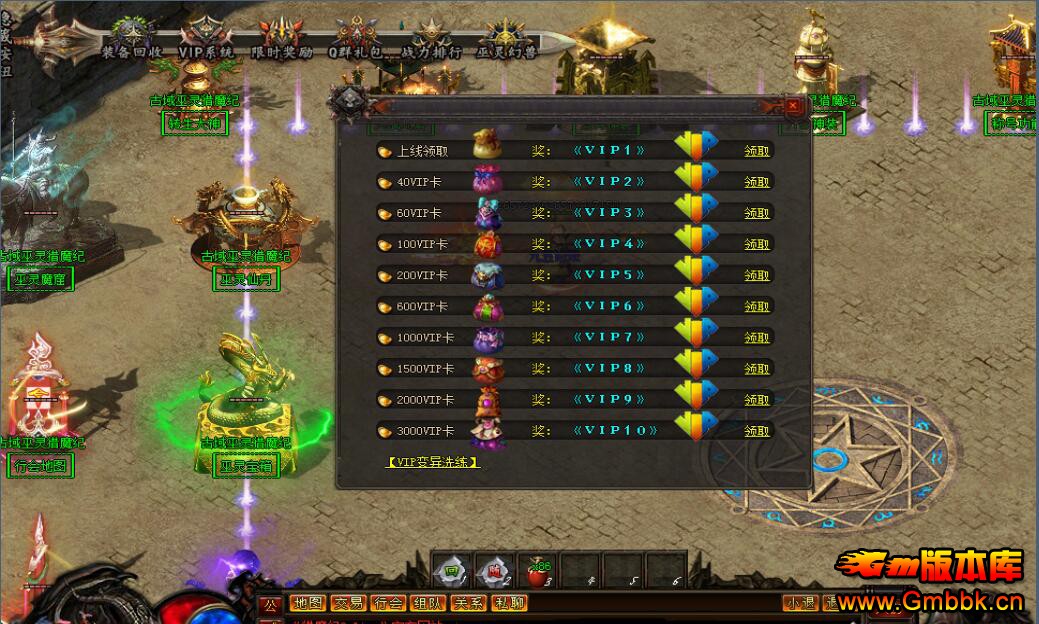Open the 组队 team button

click(428, 603)
